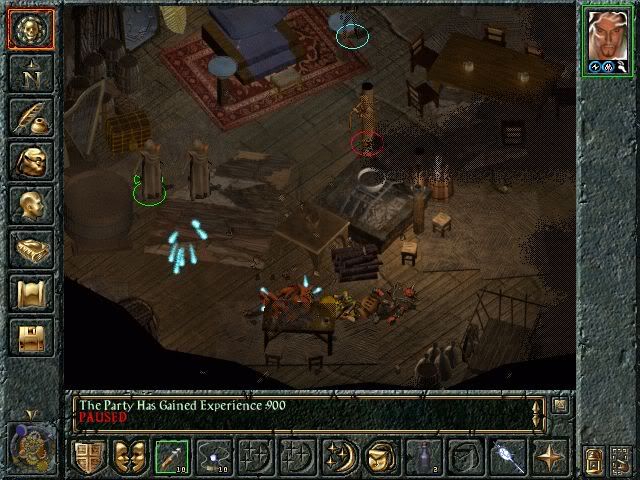Open the priest scroll screen
Image resolution: width=640 pixels, height=480 pixels.
[29, 293]
